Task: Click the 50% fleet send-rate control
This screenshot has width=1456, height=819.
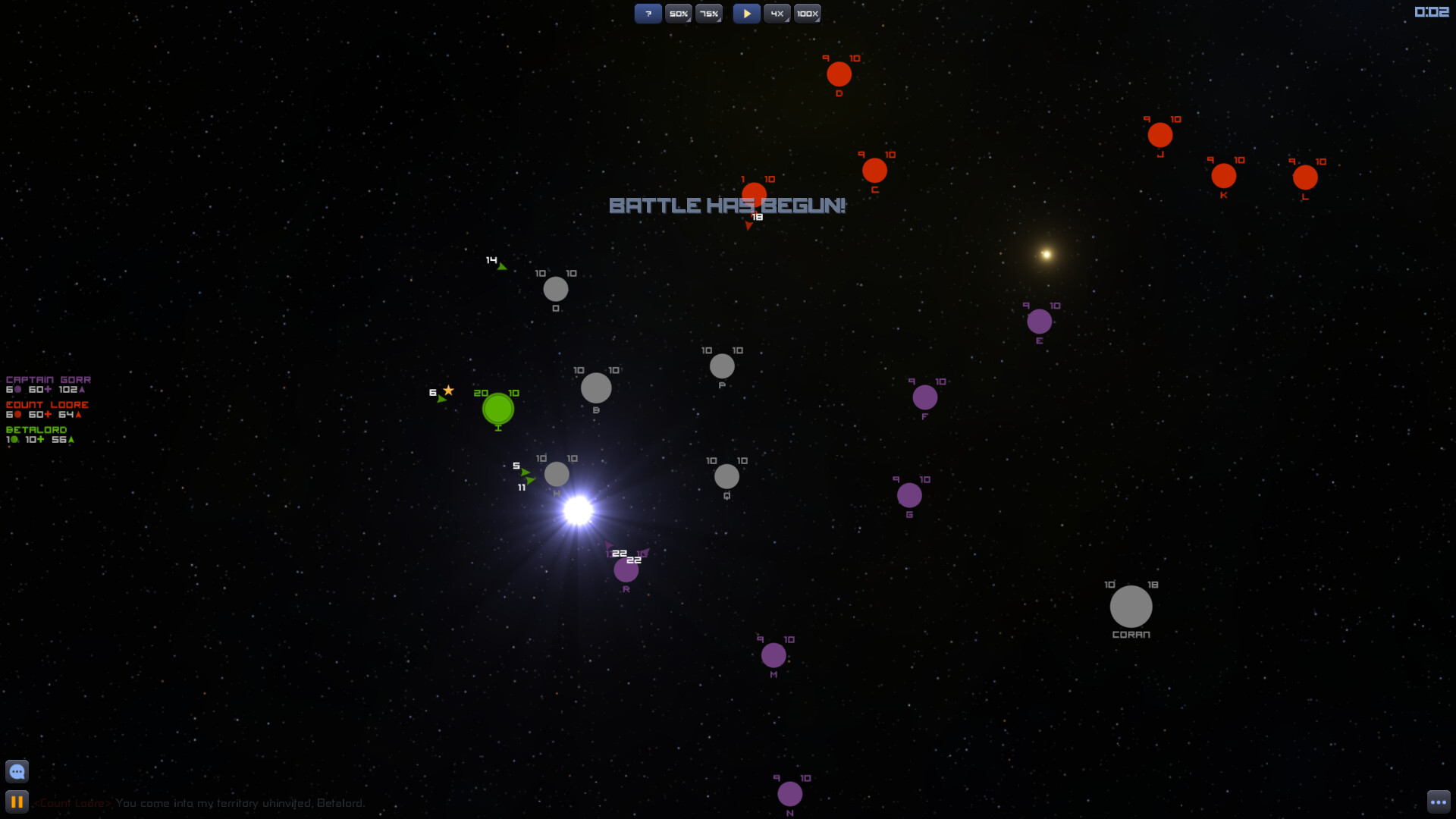Action: tap(678, 13)
